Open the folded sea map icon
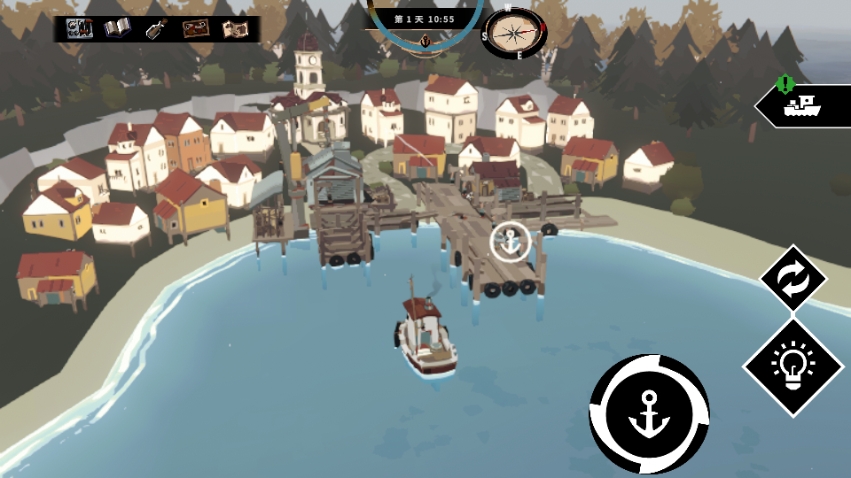 click(235, 29)
